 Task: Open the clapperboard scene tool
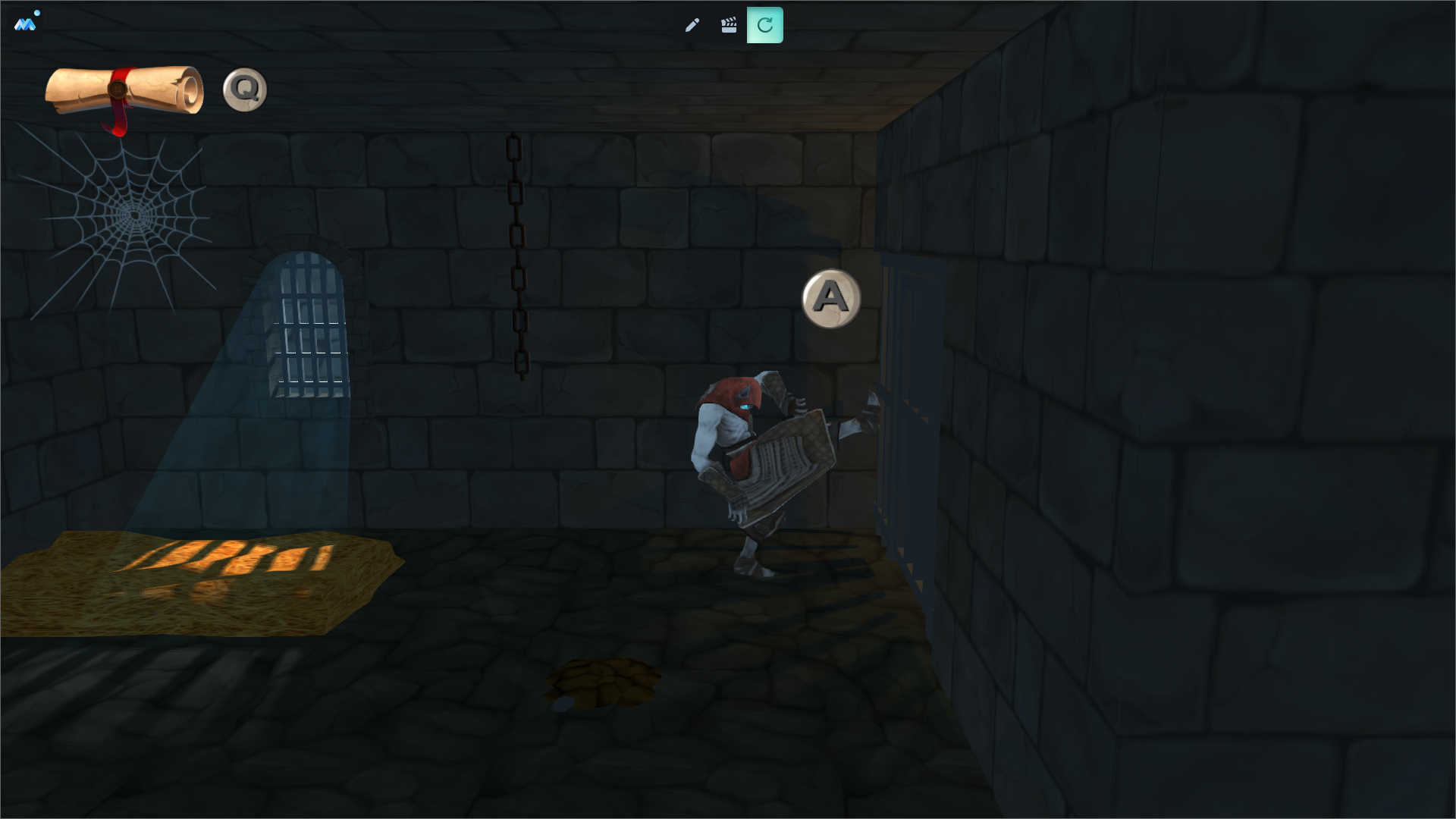coord(728,26)
